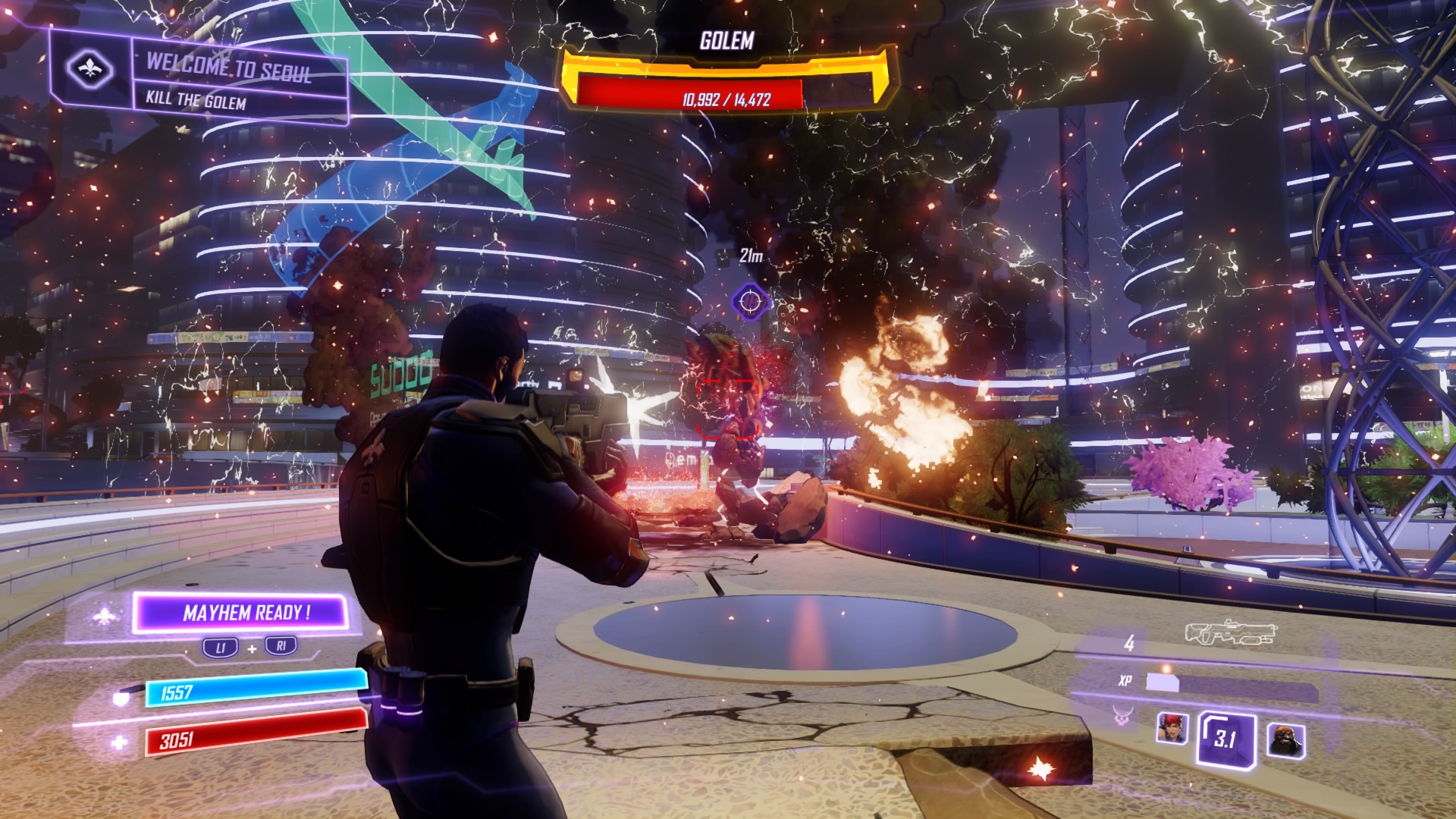Swap to the red bandana agent portrait

click(x=1172, y=729)
